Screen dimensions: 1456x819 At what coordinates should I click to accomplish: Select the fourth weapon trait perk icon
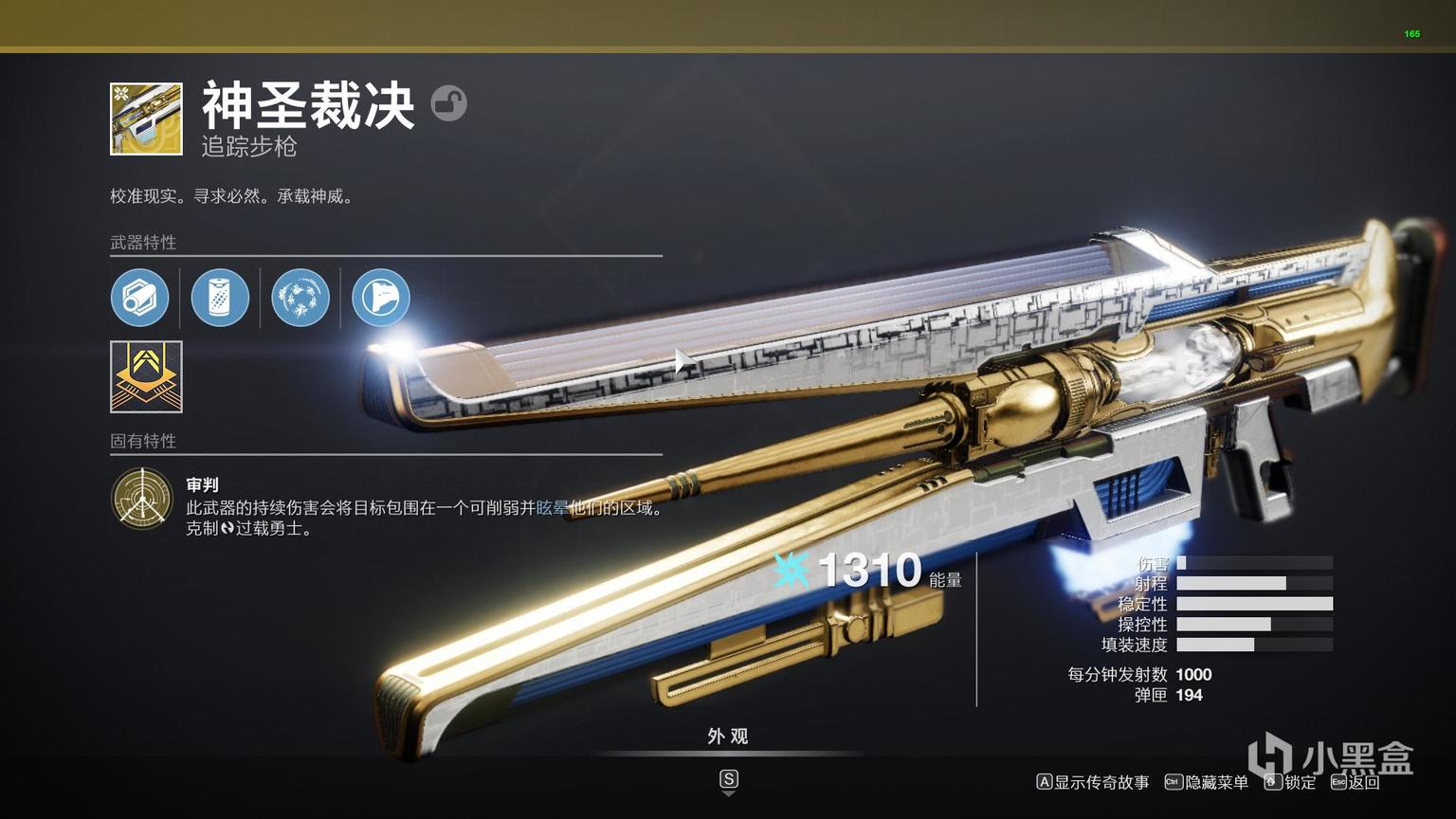click(x=380, y=298)
